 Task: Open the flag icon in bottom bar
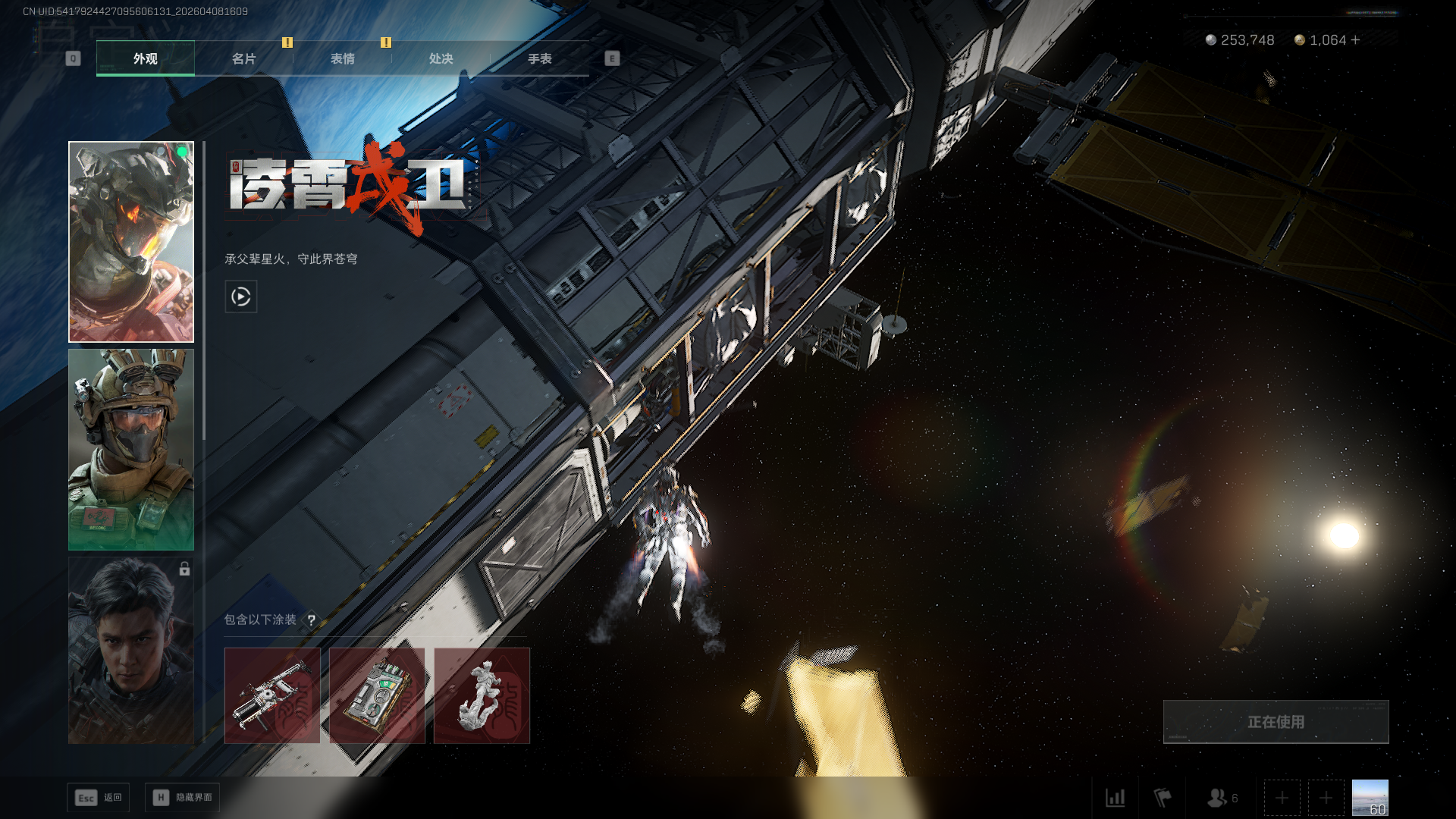coord(1162,798)
